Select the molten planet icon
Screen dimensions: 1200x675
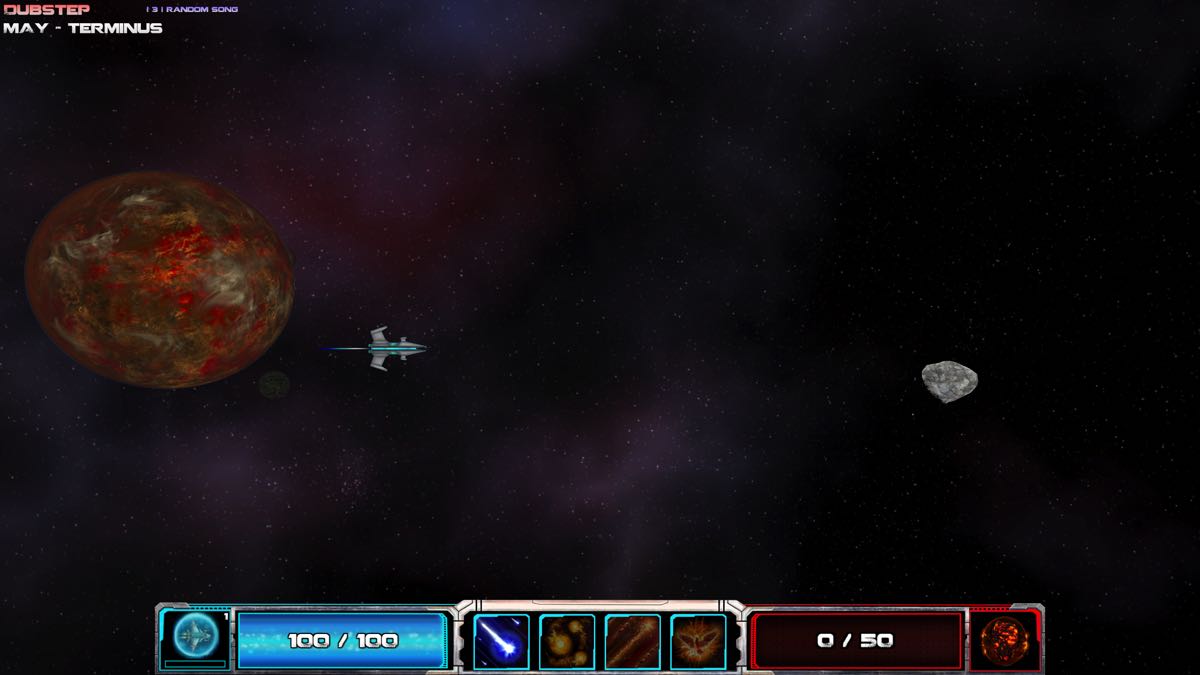coord(1003,639)
